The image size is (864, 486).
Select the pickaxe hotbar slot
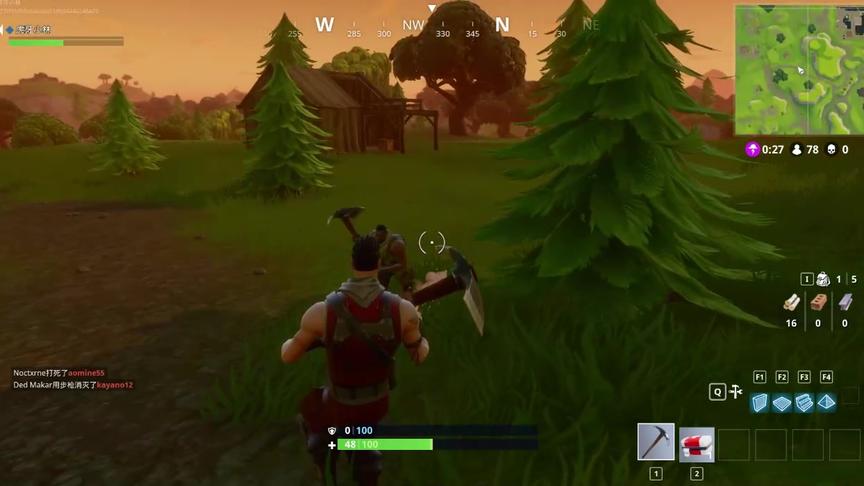(x=655, y=442)
